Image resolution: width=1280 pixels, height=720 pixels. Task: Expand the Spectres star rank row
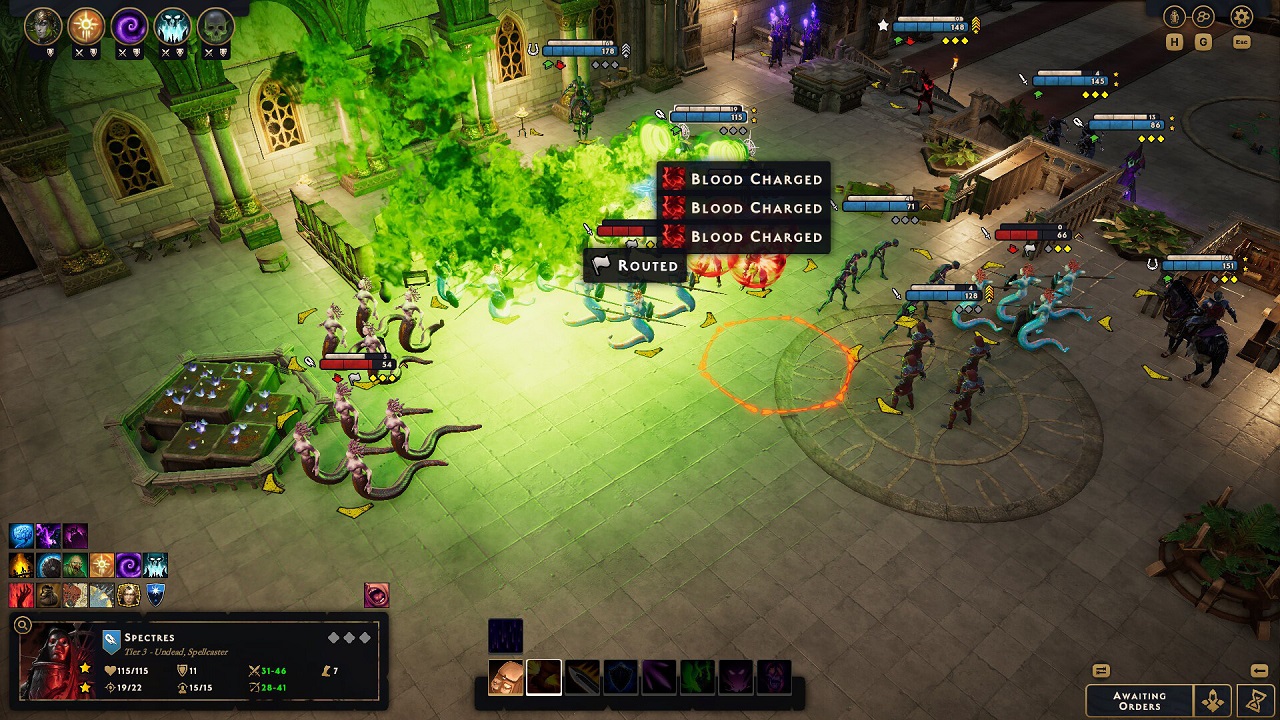point(86,668)
